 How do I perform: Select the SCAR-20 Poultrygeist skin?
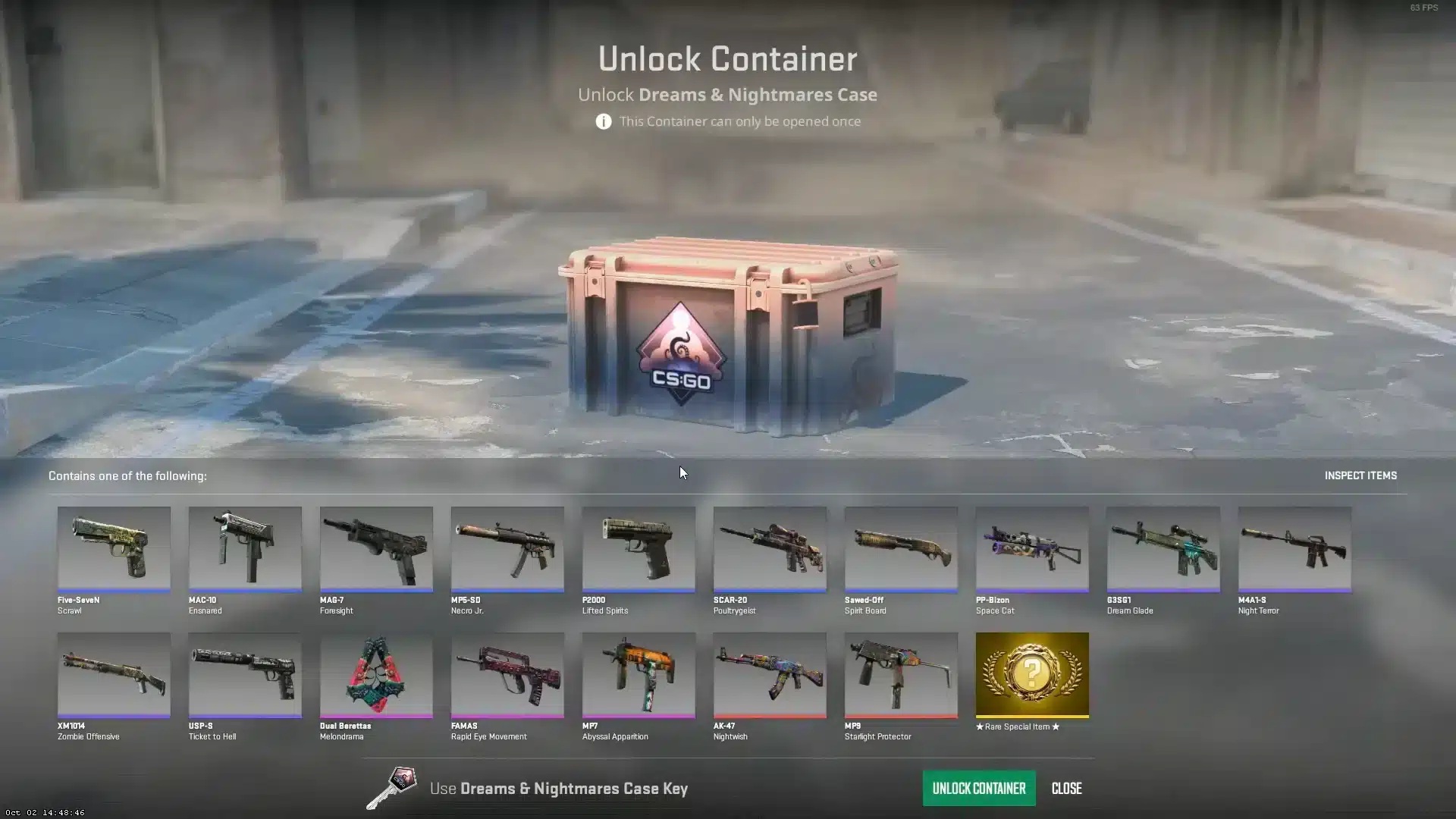coord(770,549)
